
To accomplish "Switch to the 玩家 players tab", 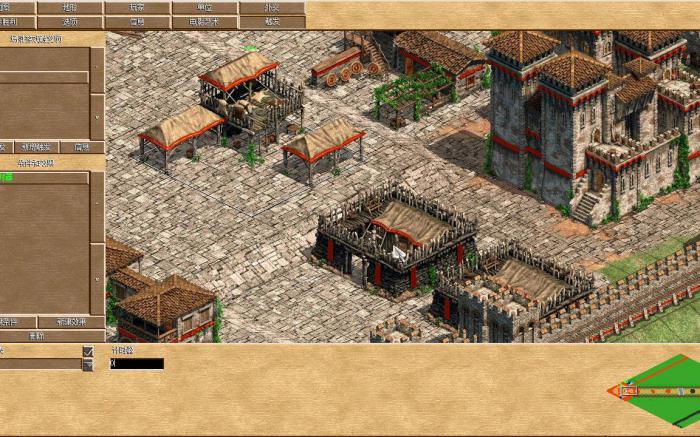I will (x=137, y=7).
